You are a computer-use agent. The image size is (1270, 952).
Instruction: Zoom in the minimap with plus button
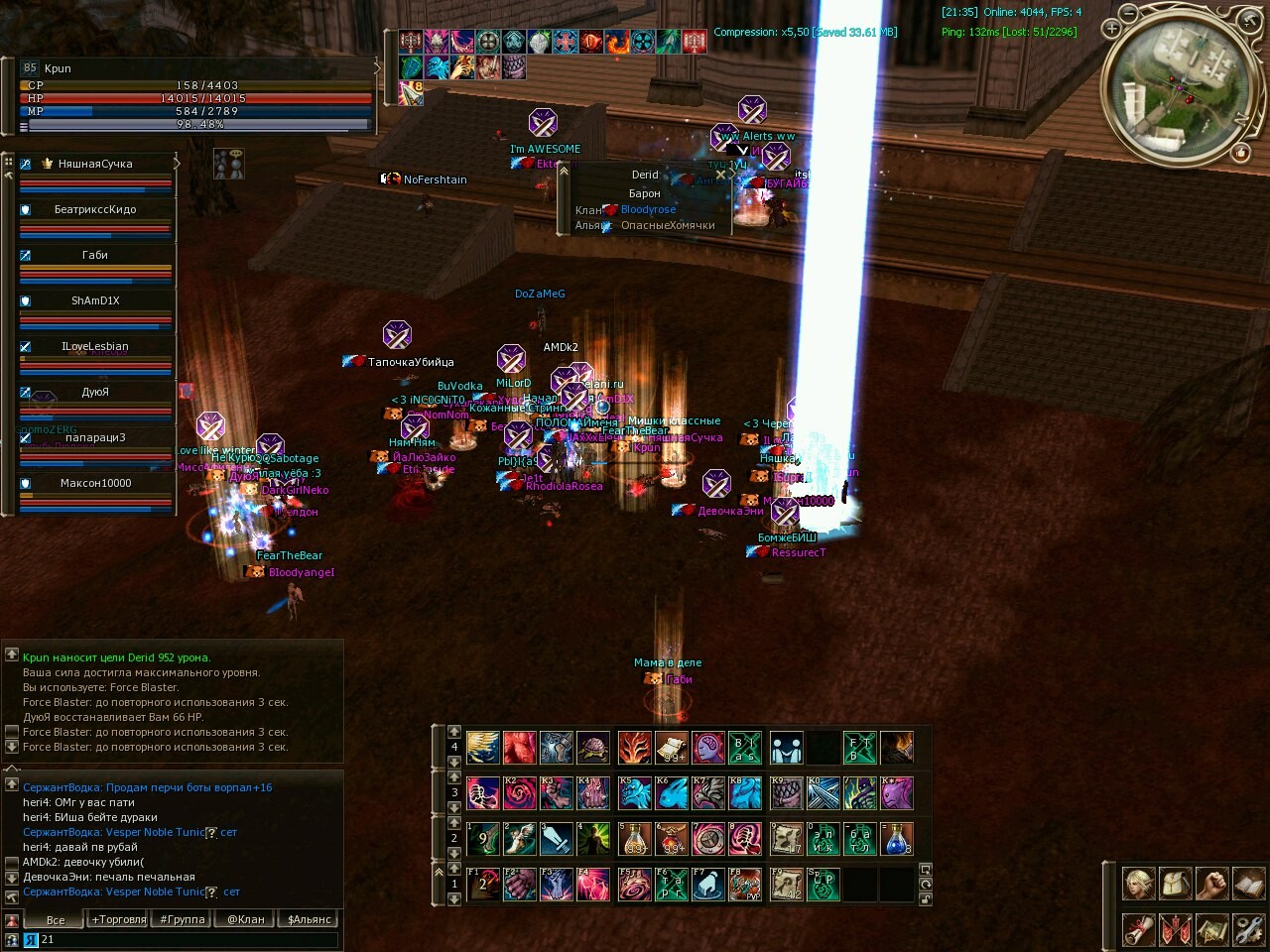click(x=1112, y=30)
